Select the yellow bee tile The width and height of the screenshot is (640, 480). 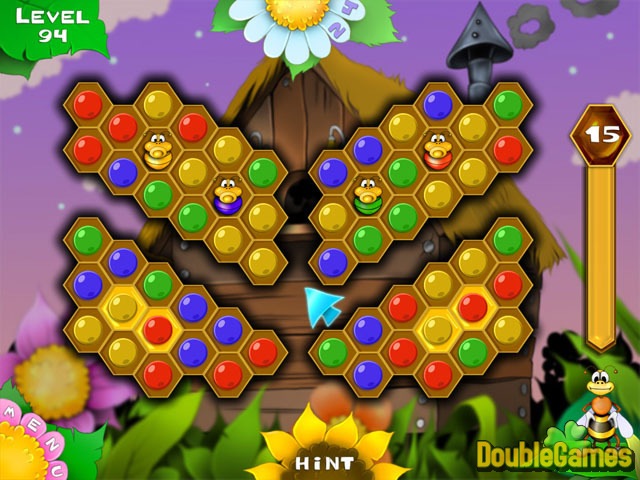[x=158, y=151]
